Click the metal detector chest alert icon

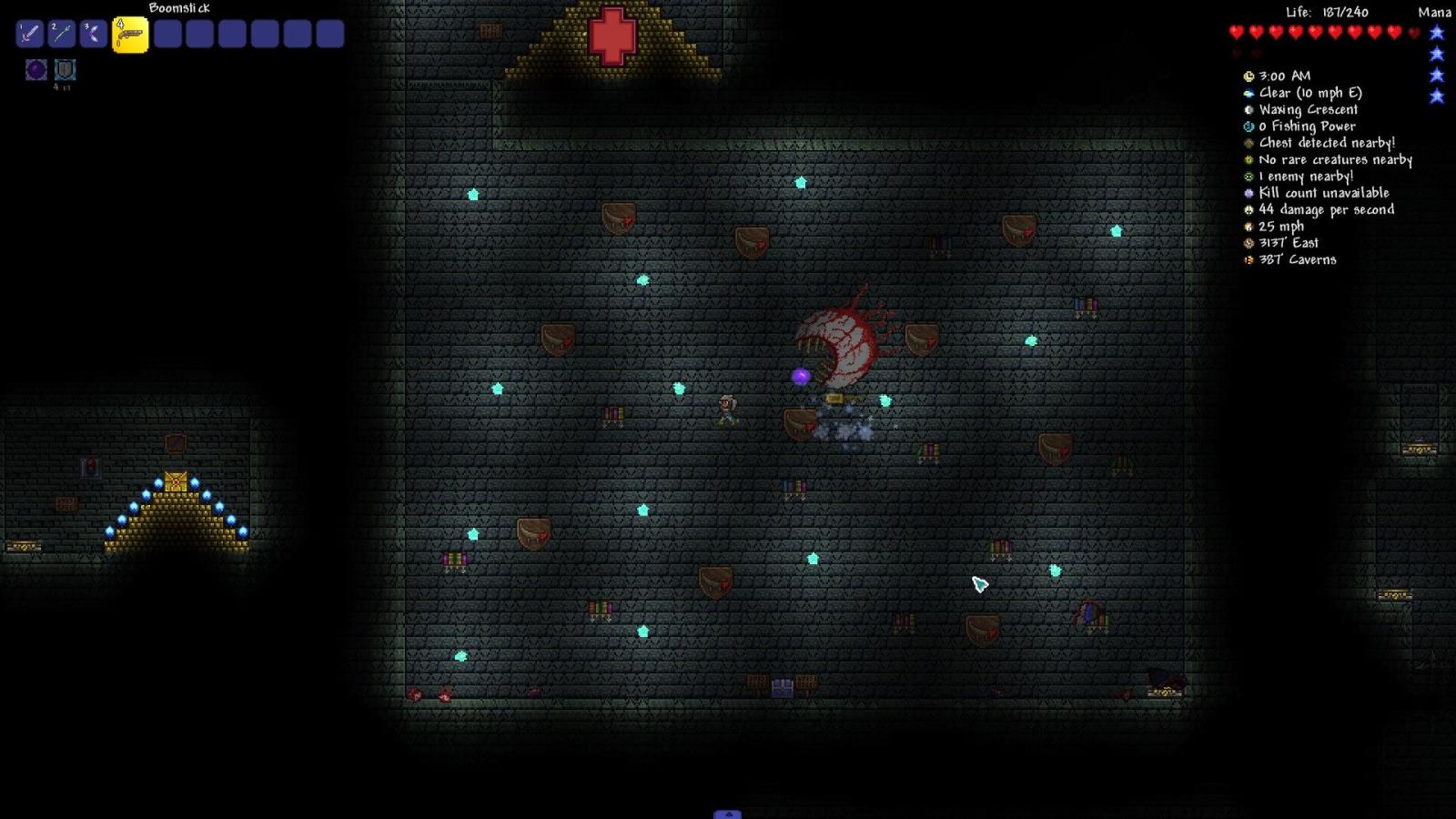1249,143
